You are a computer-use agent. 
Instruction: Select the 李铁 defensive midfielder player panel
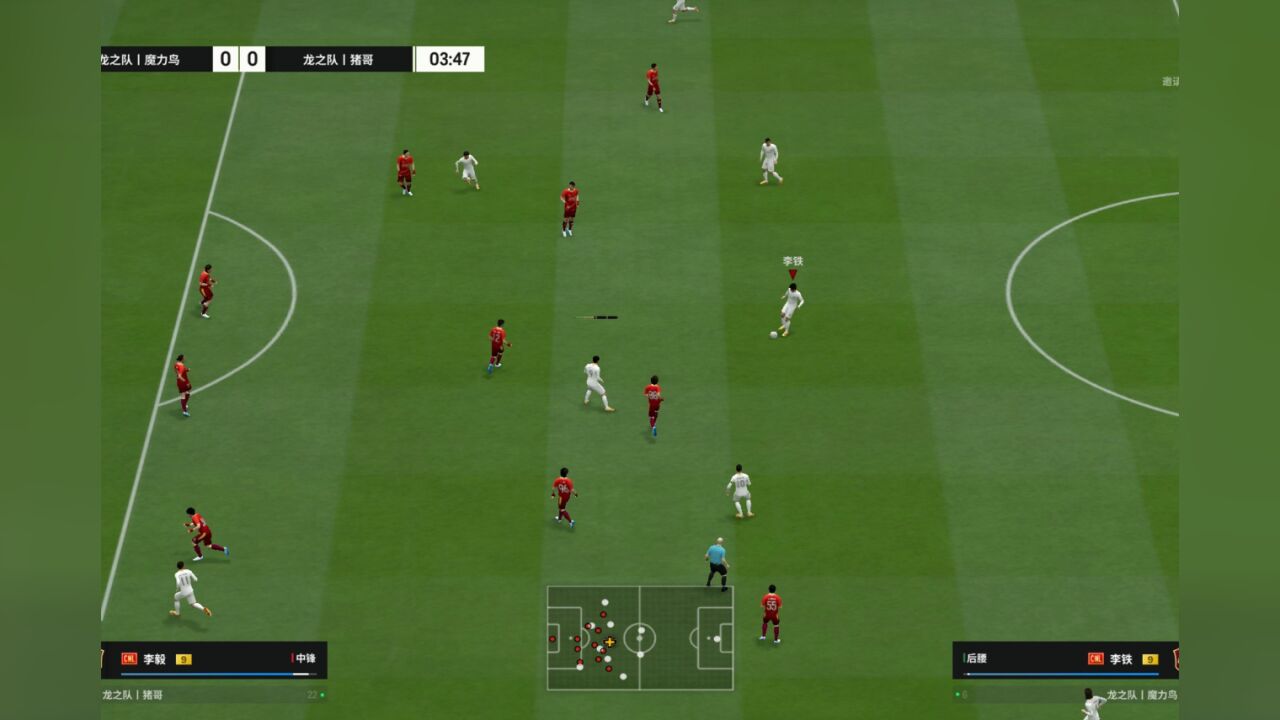click(1065, 659)
